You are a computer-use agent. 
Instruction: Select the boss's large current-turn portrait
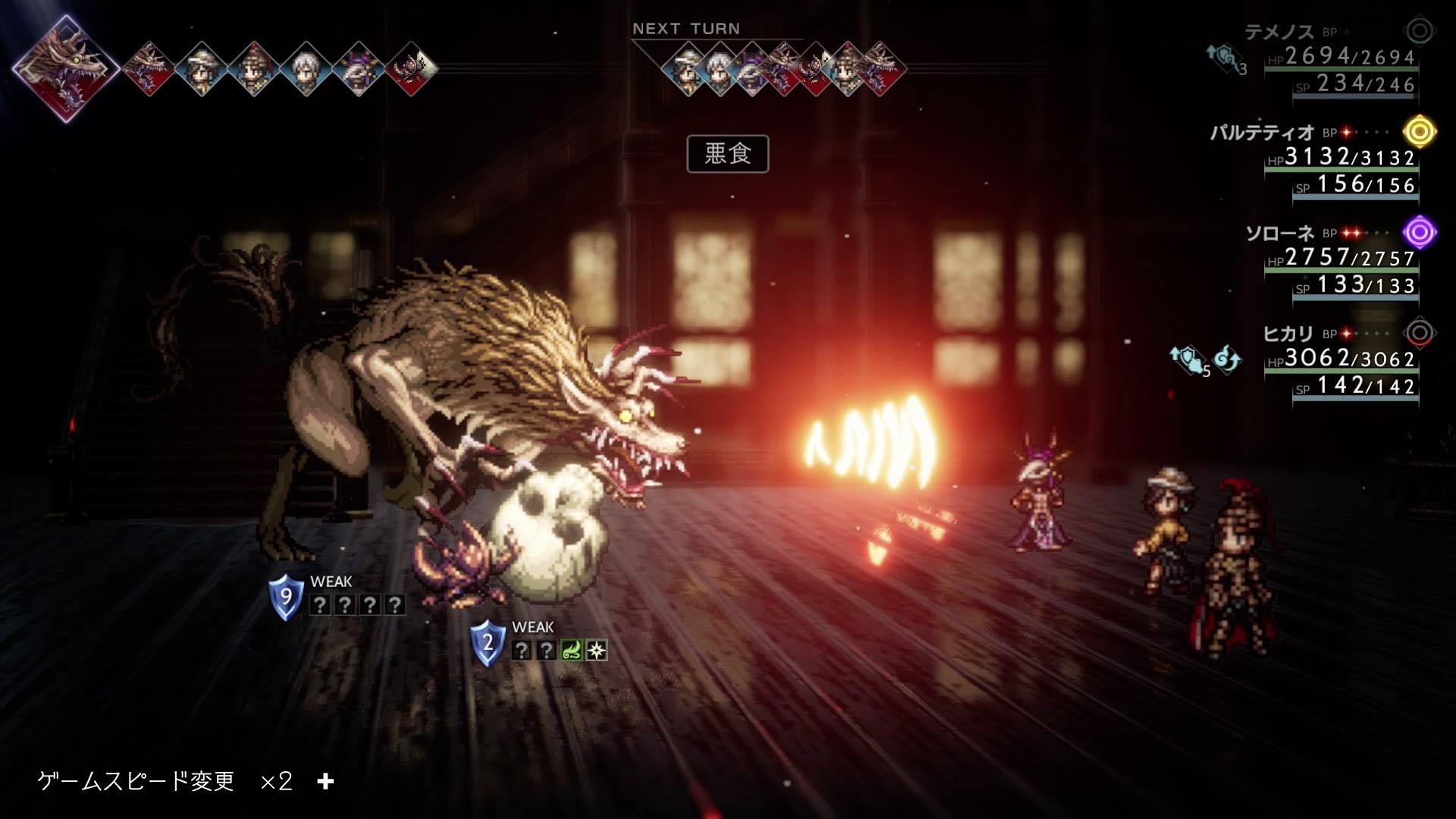point(66,68)
